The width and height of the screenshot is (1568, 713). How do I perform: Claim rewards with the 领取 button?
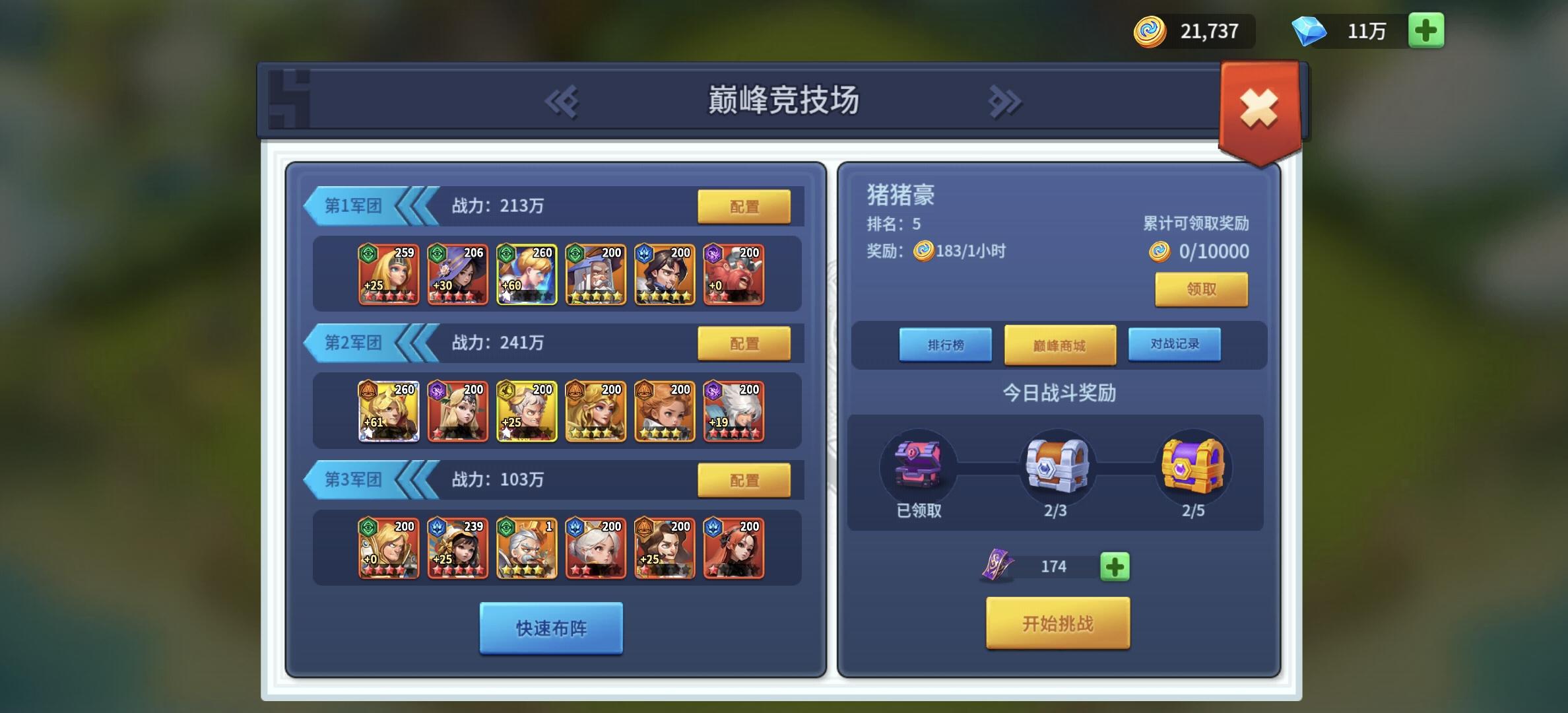coord(1201,289)
